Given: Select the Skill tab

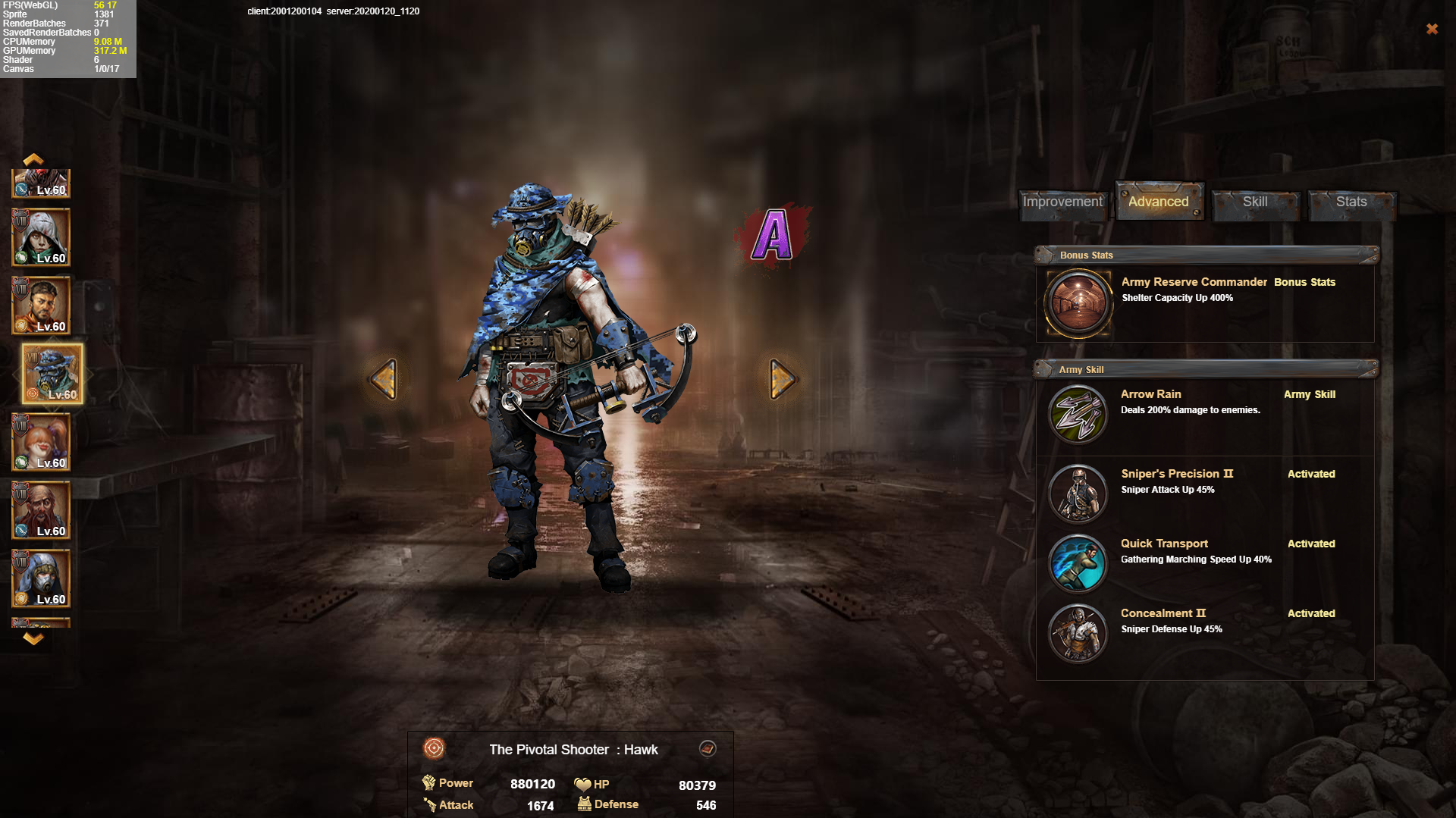Looking at the screenshot, I should pyautogui.click(x=1255, y=202).
